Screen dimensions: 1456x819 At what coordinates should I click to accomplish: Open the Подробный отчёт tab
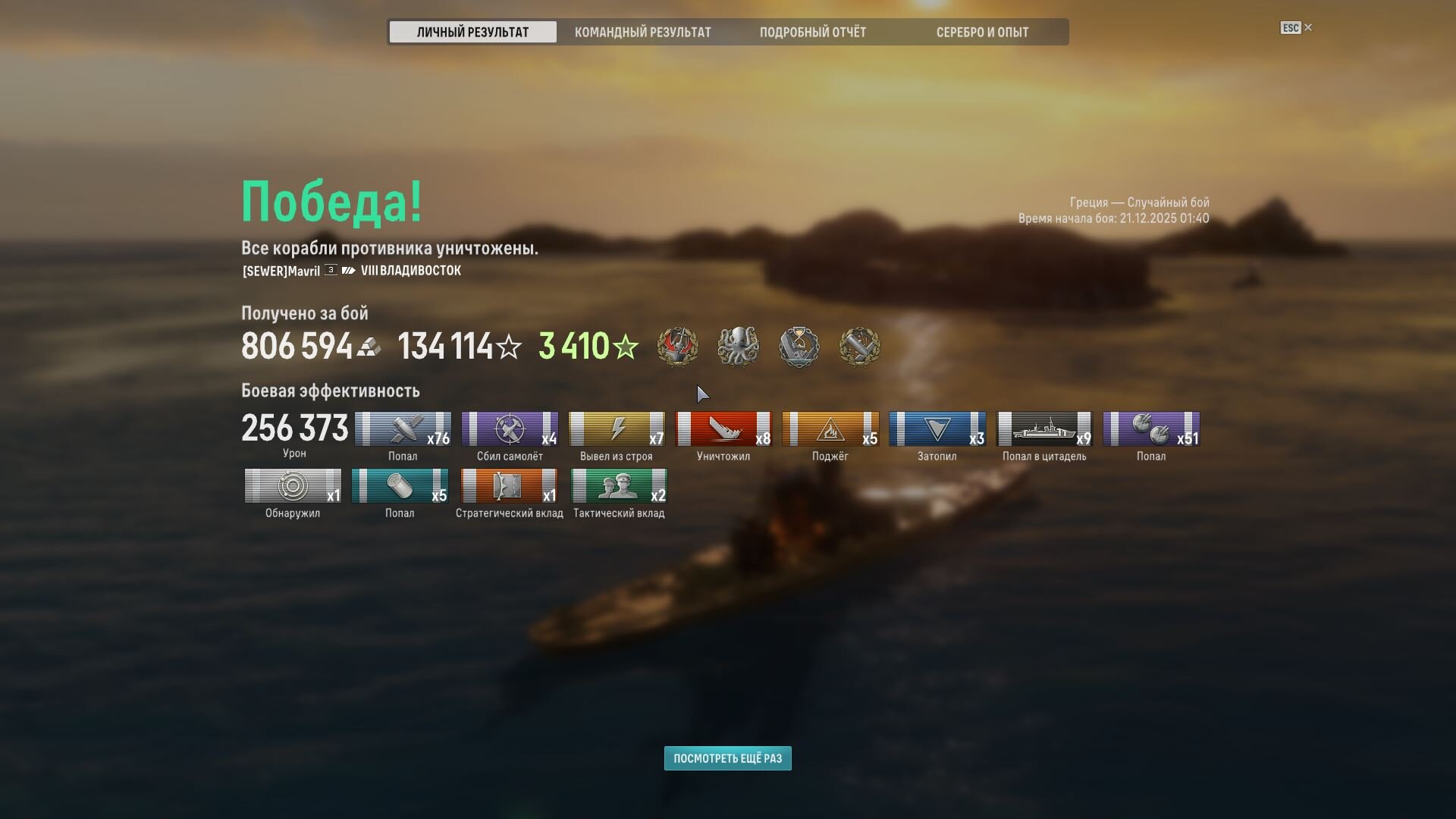pyautogui.click(x=812, y=32)
